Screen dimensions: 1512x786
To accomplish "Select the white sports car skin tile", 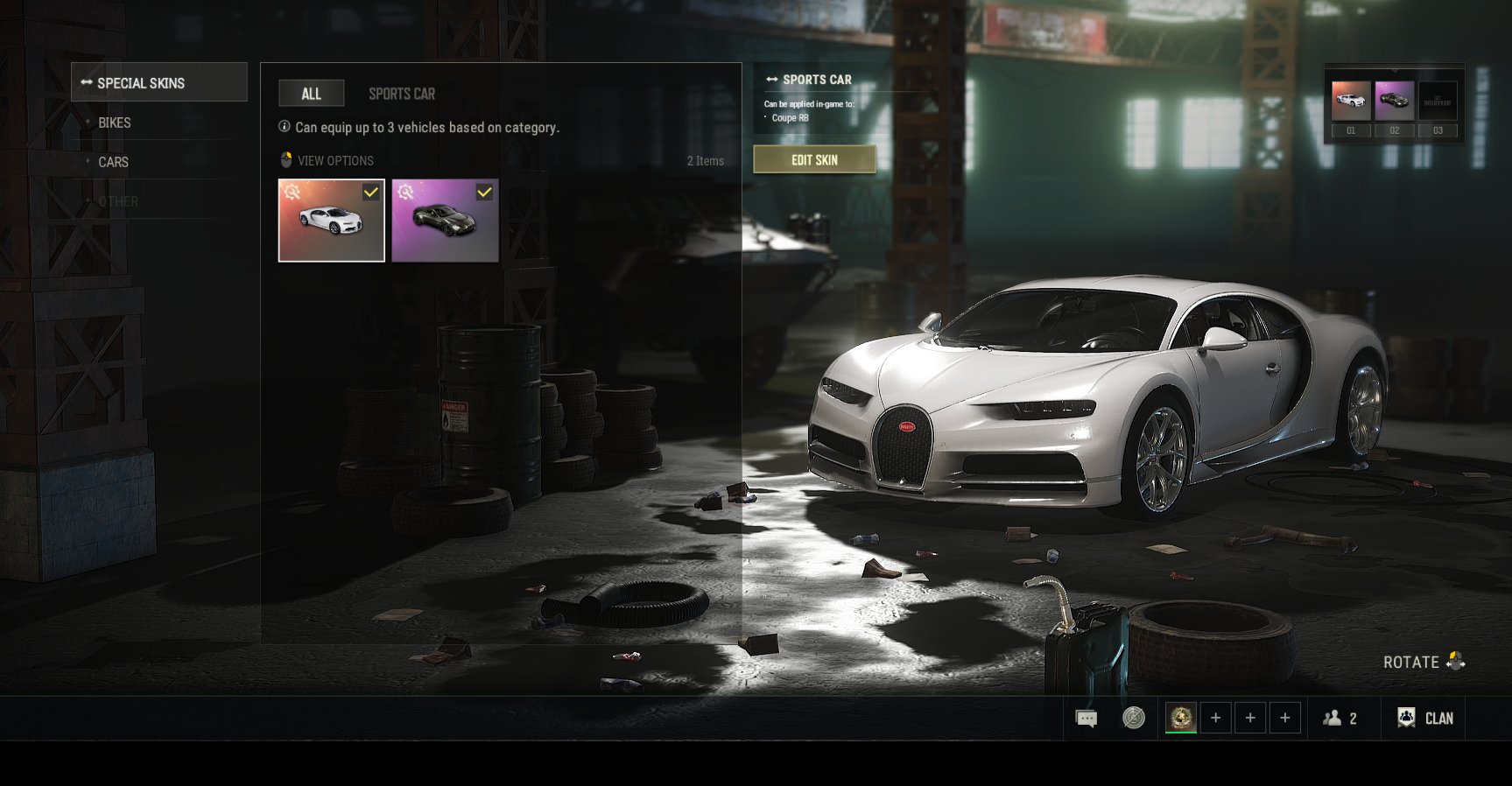I will [x=331, y=221].
